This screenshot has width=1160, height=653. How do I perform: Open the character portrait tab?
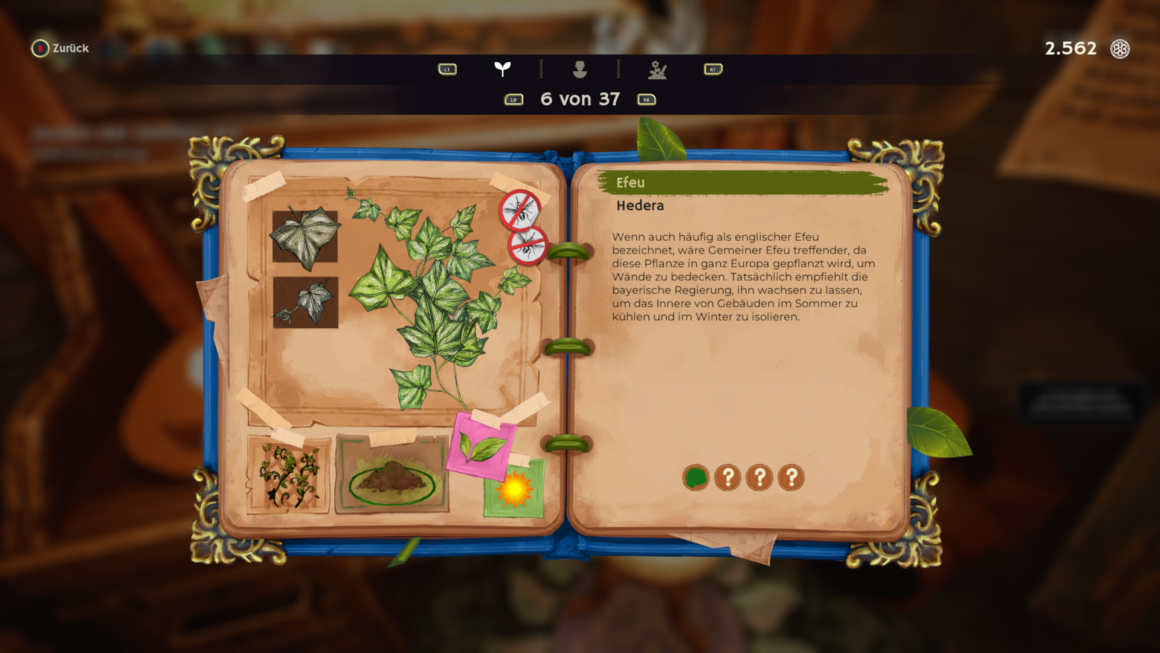click(580, 69)
